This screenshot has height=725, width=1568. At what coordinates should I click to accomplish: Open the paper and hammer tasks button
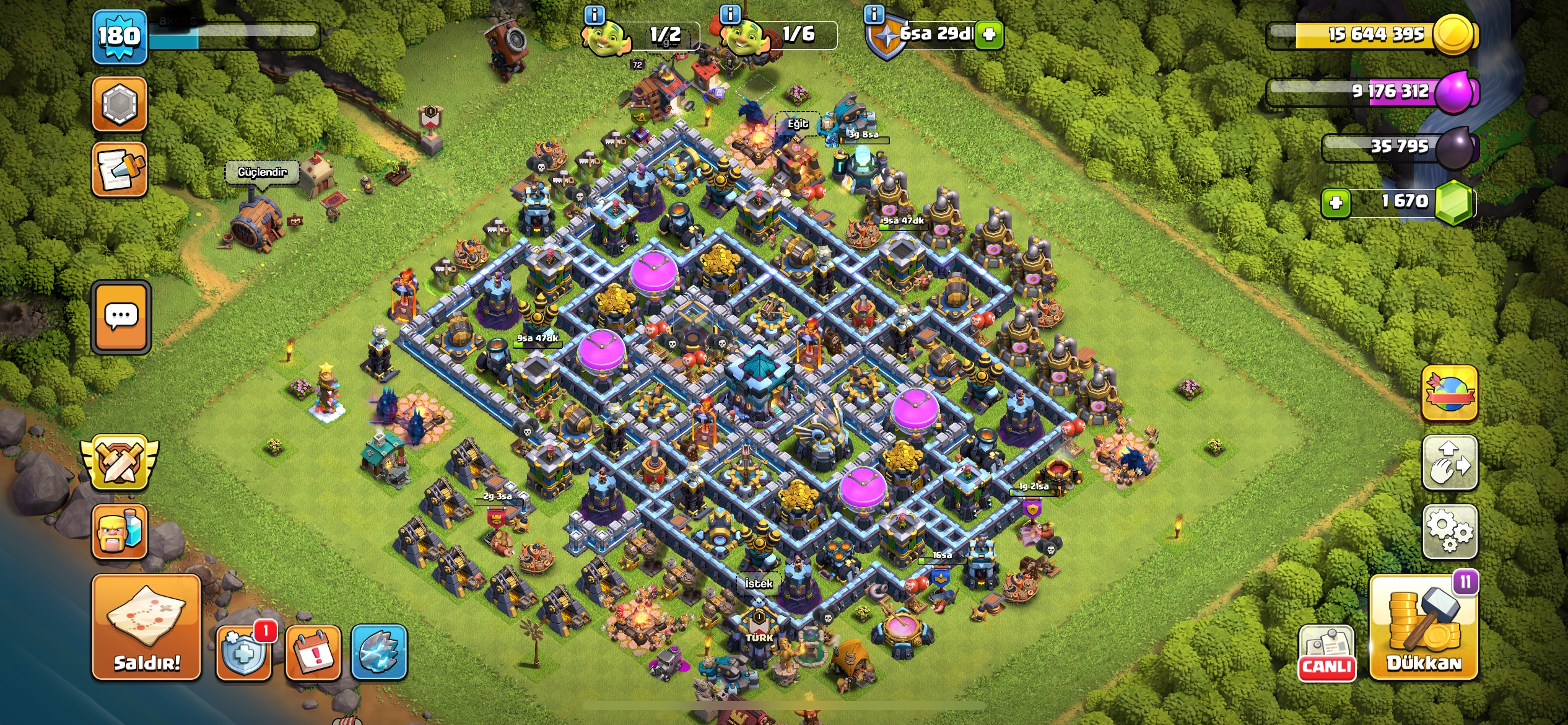[x=120, y=169]
